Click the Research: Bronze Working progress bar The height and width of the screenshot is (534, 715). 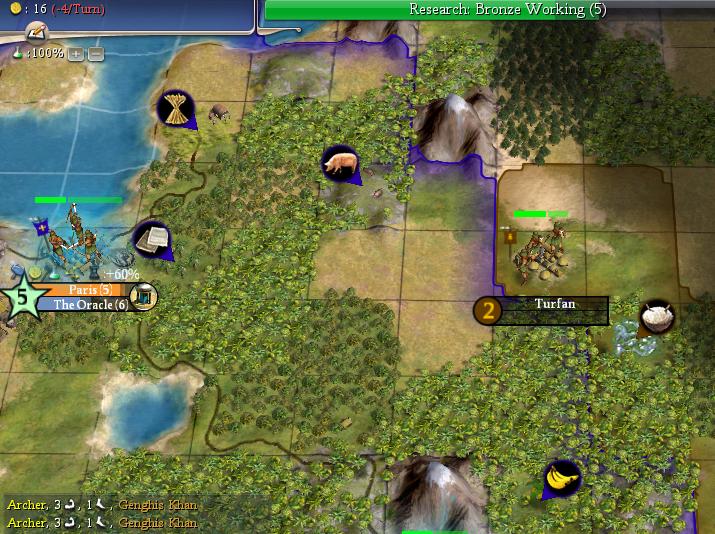pyautogui.click(x=490, y=10)
